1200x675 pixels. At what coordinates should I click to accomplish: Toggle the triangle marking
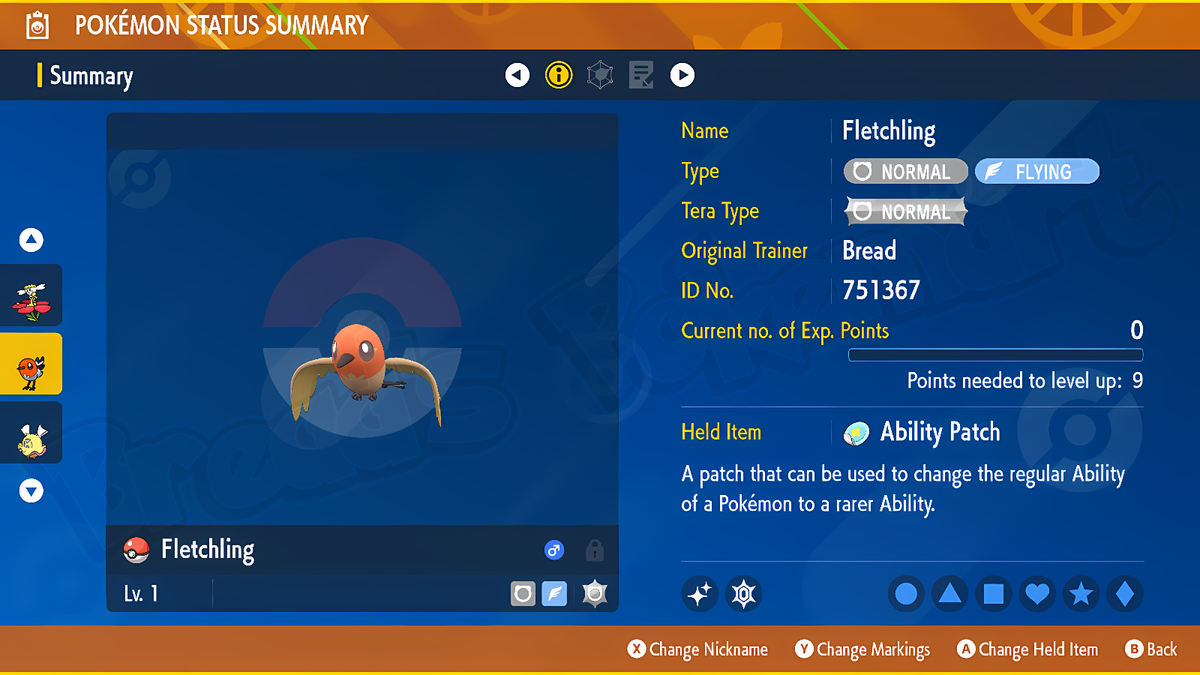(949, 594)
